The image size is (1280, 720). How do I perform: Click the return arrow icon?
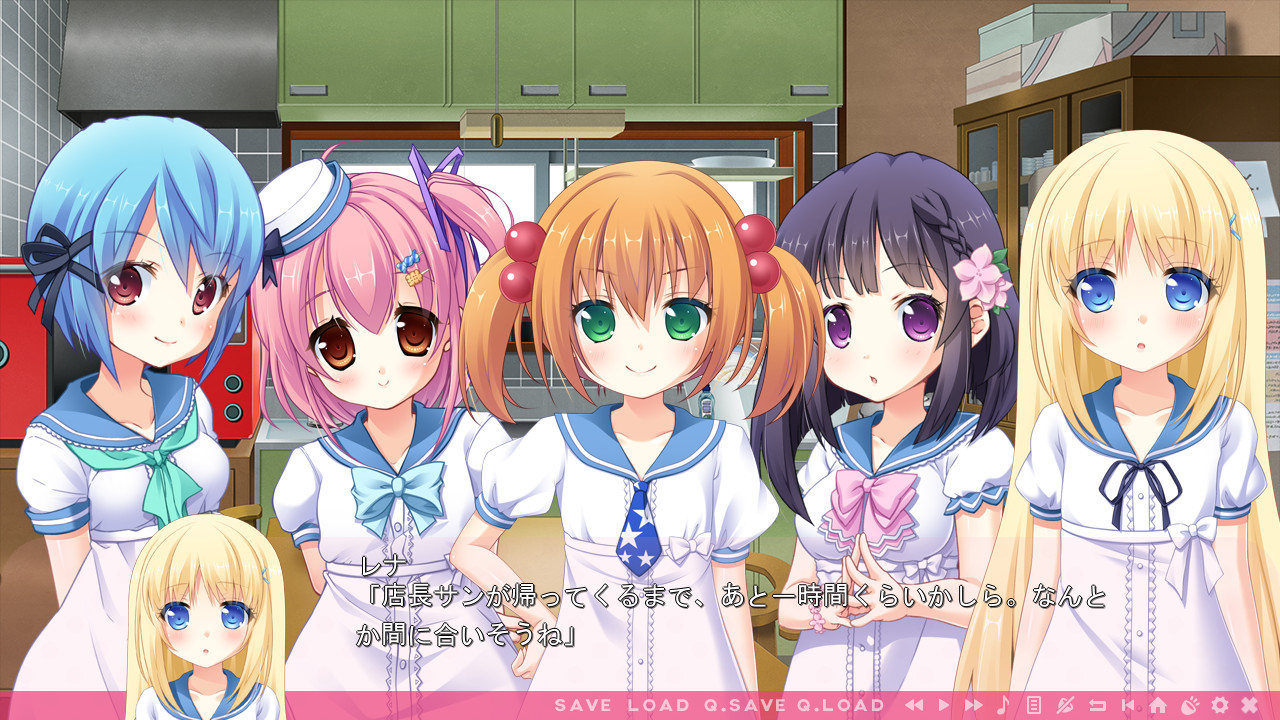(1097, 705)
